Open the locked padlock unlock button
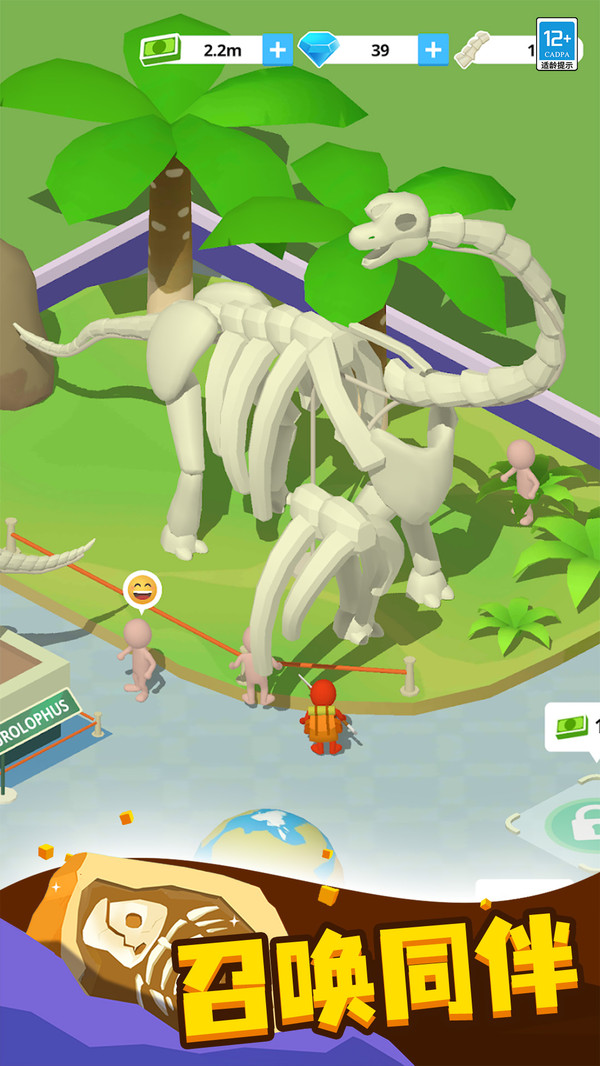The height and width of the screenshot is (1066, 600). pos(573,823)
